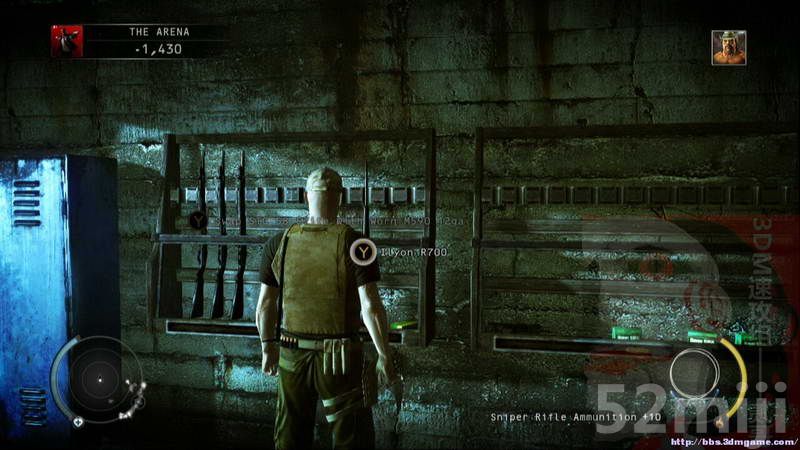Click the red target icon beside The Arena

pyautogui.click(x=67, y=40)
